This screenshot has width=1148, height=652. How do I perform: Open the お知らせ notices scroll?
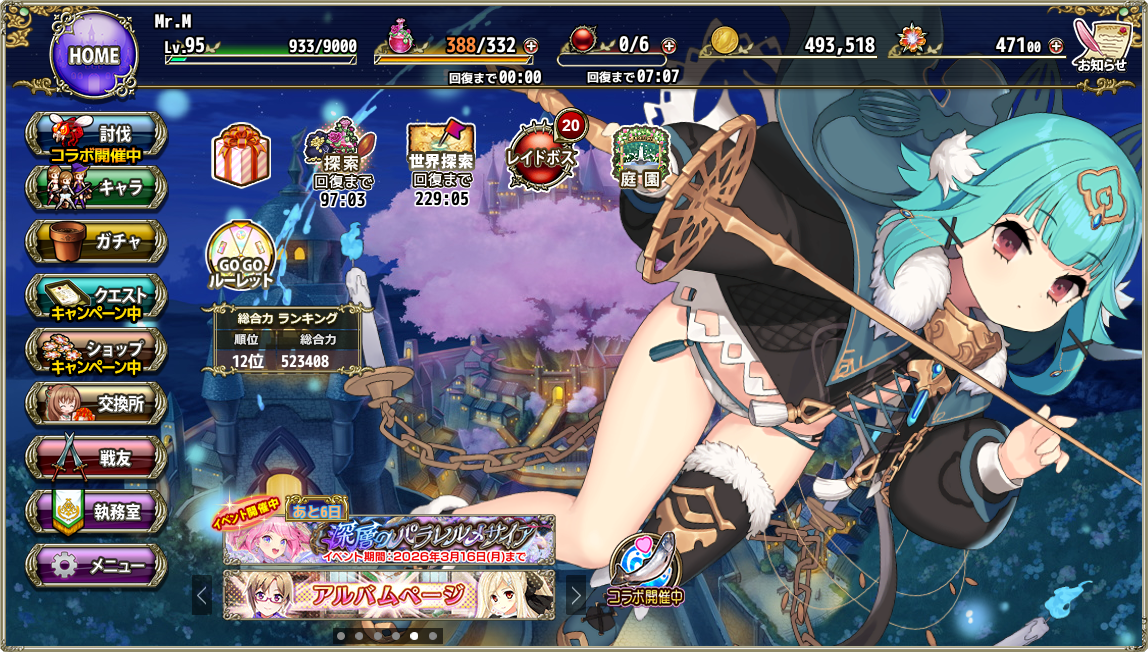click(1101, 45)
